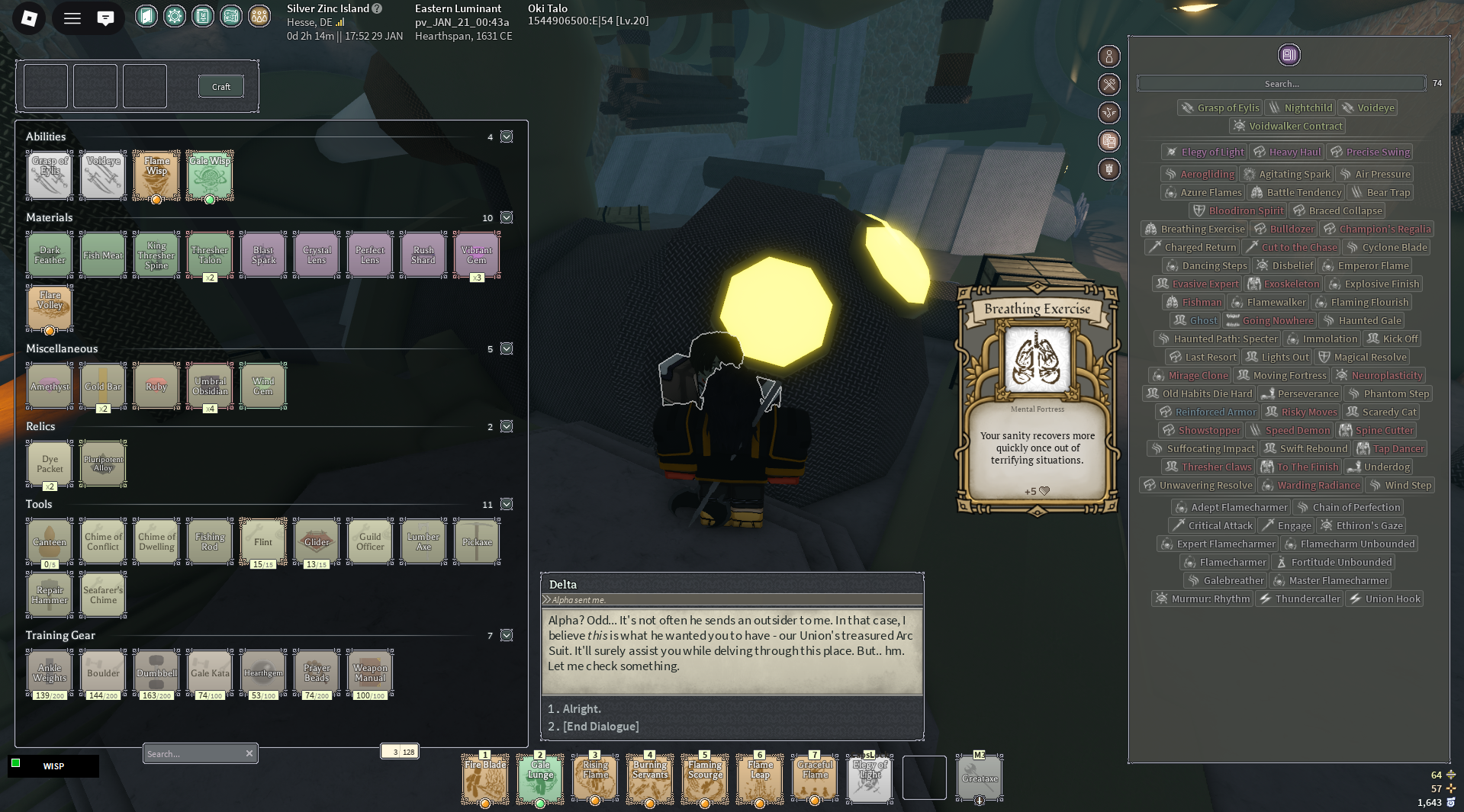Collapse the Training Gear section

(507, 636)
